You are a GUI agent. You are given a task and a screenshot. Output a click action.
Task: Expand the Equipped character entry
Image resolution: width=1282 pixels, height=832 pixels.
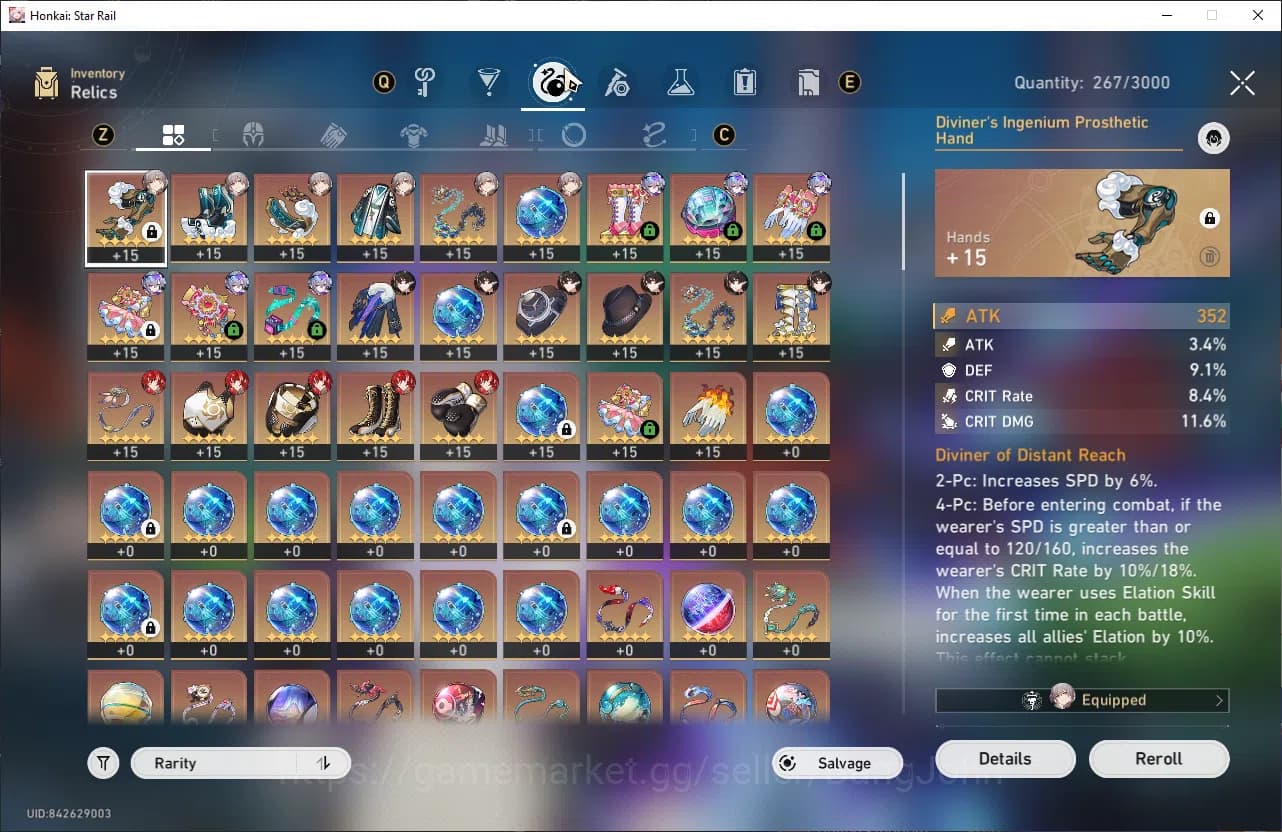point(1082,700)
